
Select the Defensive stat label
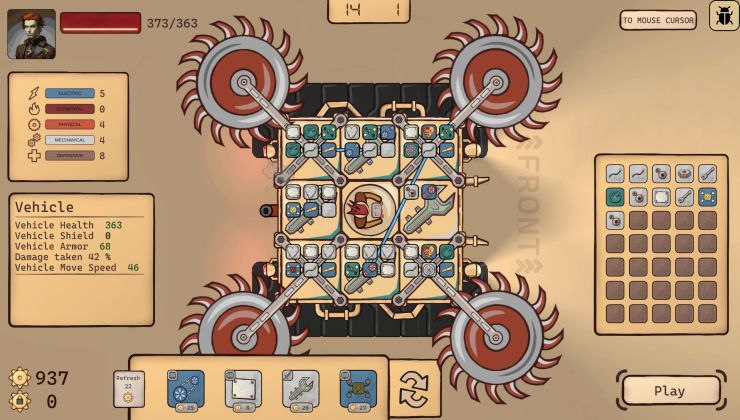(70, 156)
